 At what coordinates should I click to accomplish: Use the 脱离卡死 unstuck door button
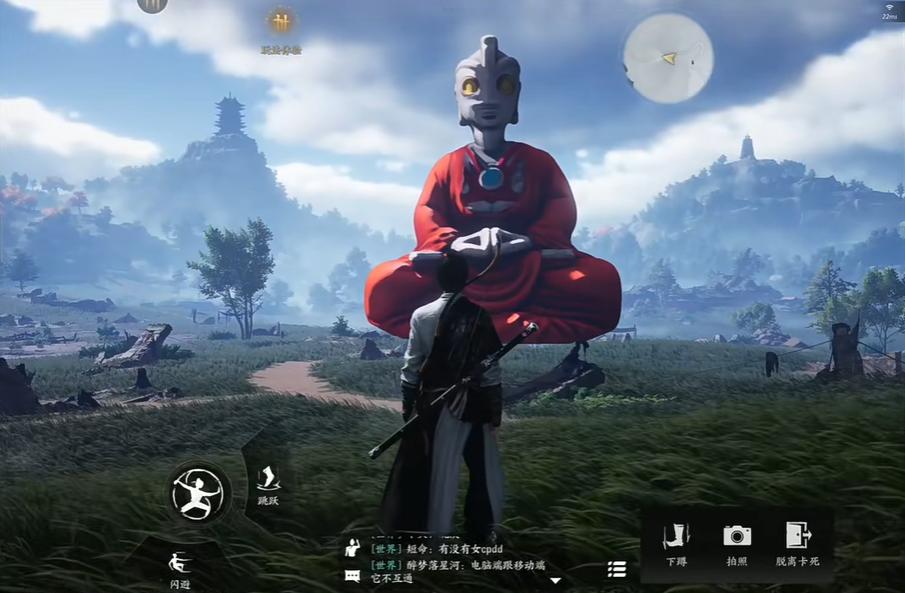[797, 543]
